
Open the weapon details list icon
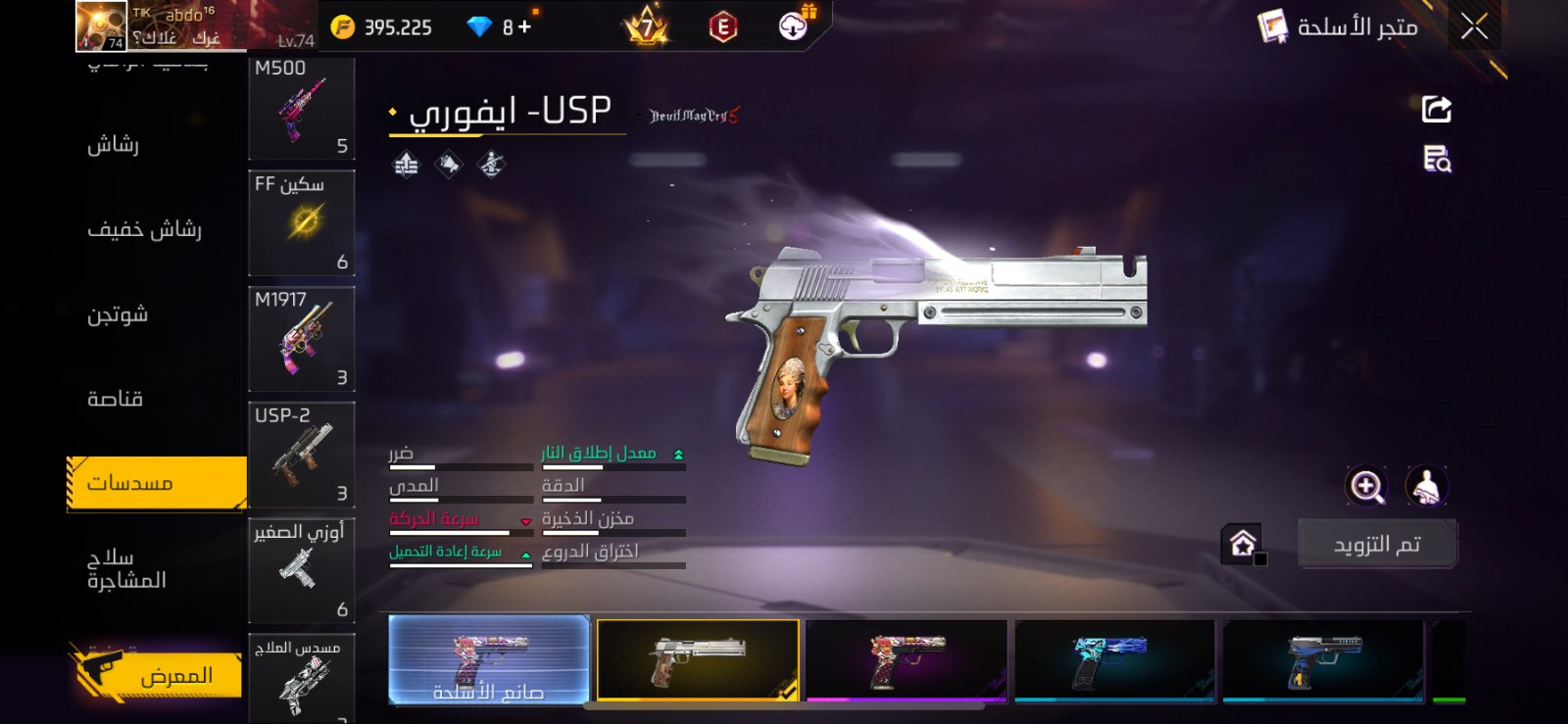[x=1437, y=159]
